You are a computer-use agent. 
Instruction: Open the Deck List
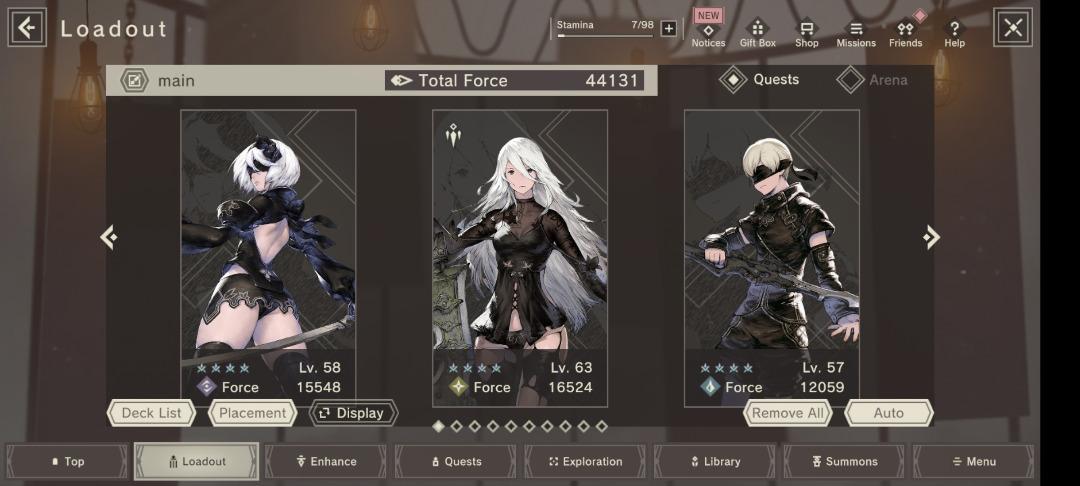151,413
